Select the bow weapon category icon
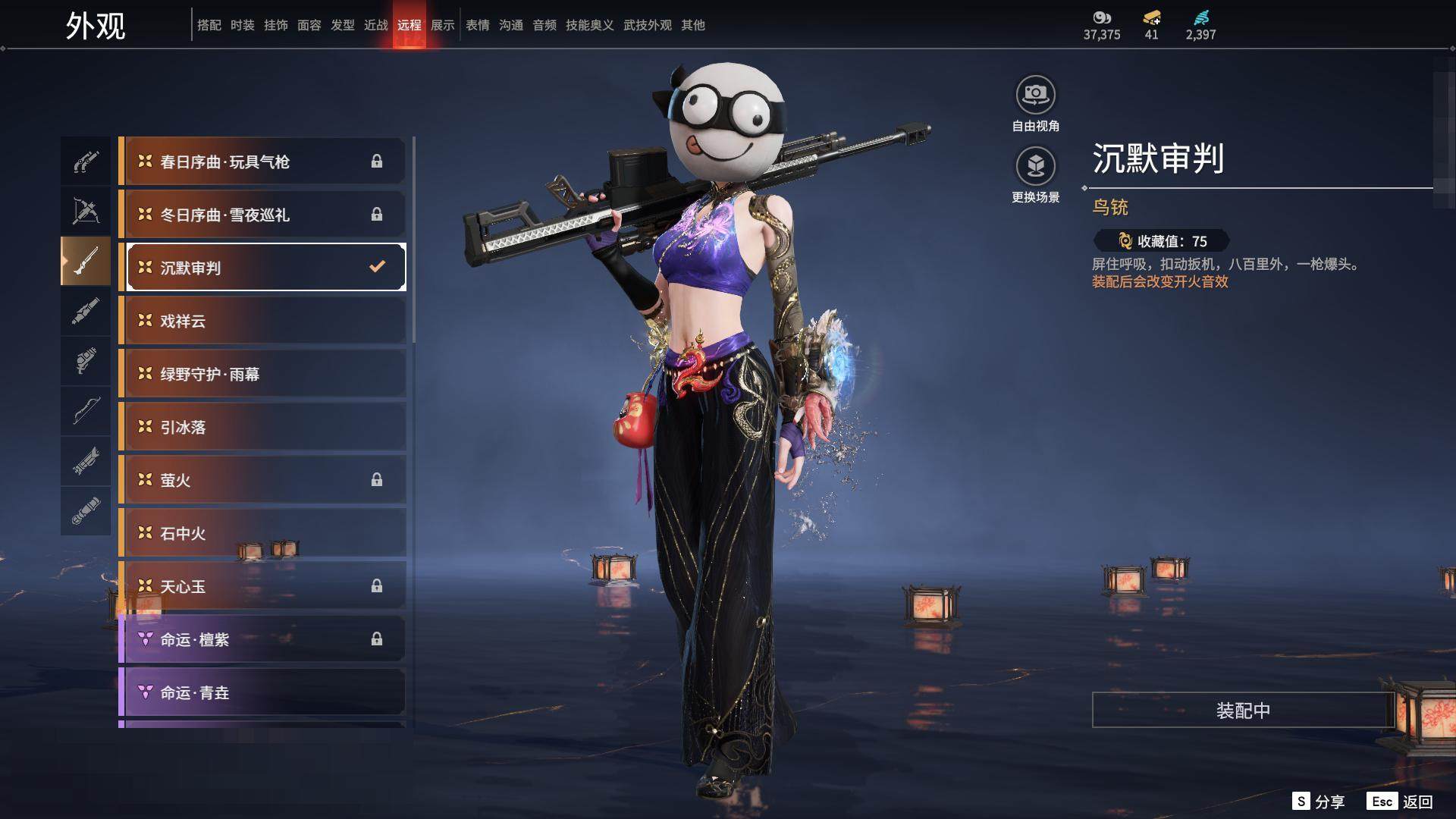The height and width of the screenshot is (819, 1456). (x=86, y=410)
